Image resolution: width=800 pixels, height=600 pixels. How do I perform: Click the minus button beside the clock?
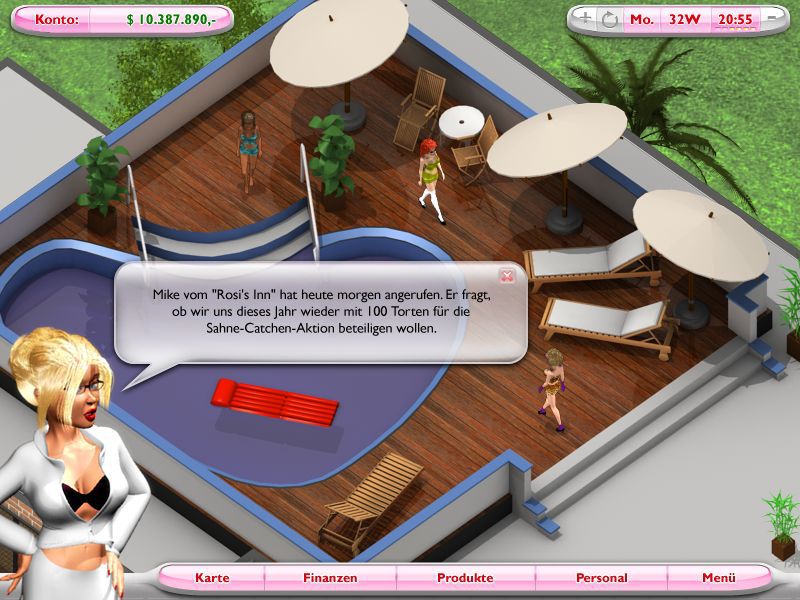pos(773,18)
